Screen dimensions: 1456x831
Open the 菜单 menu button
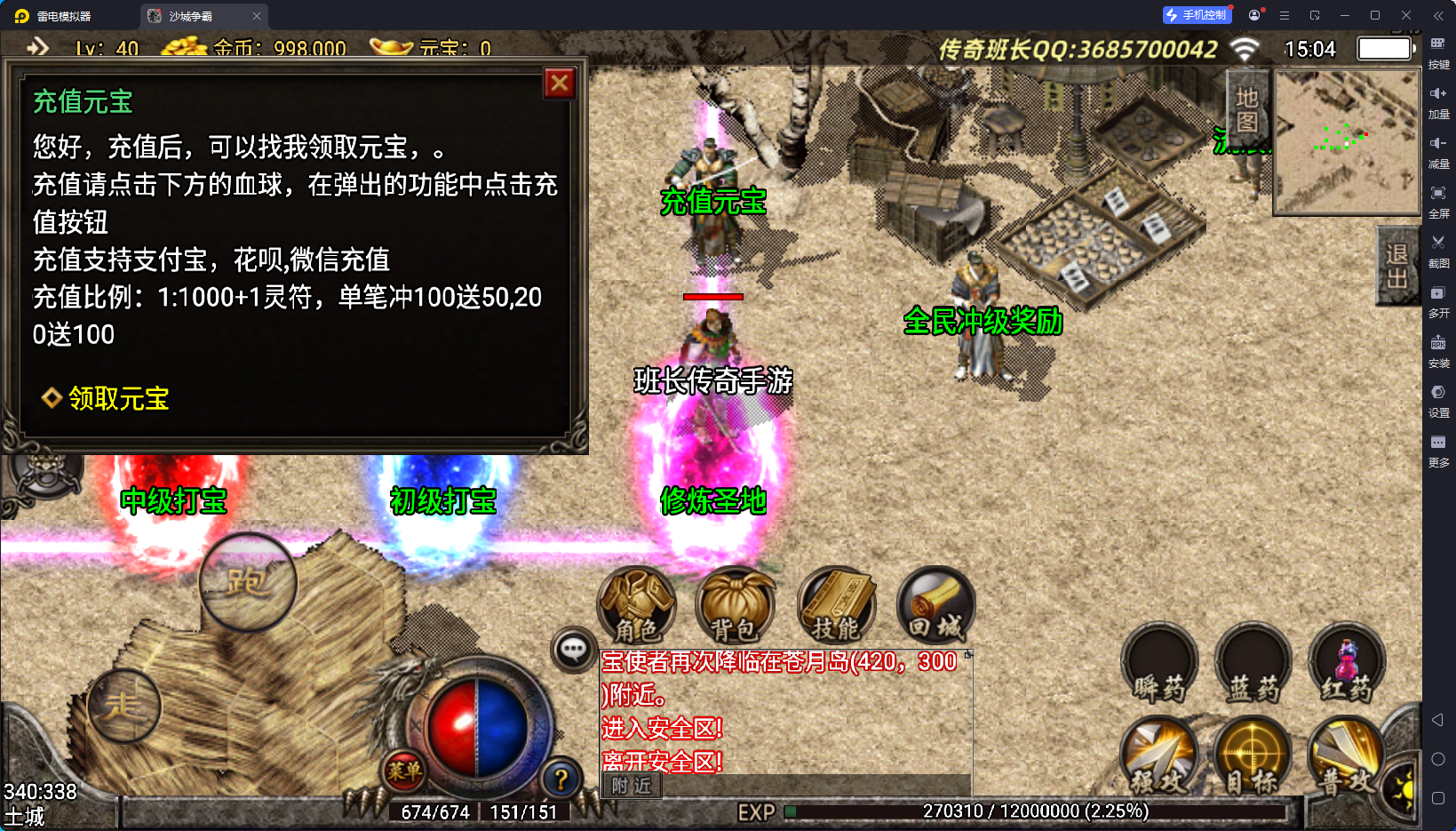tap(403, 771)
